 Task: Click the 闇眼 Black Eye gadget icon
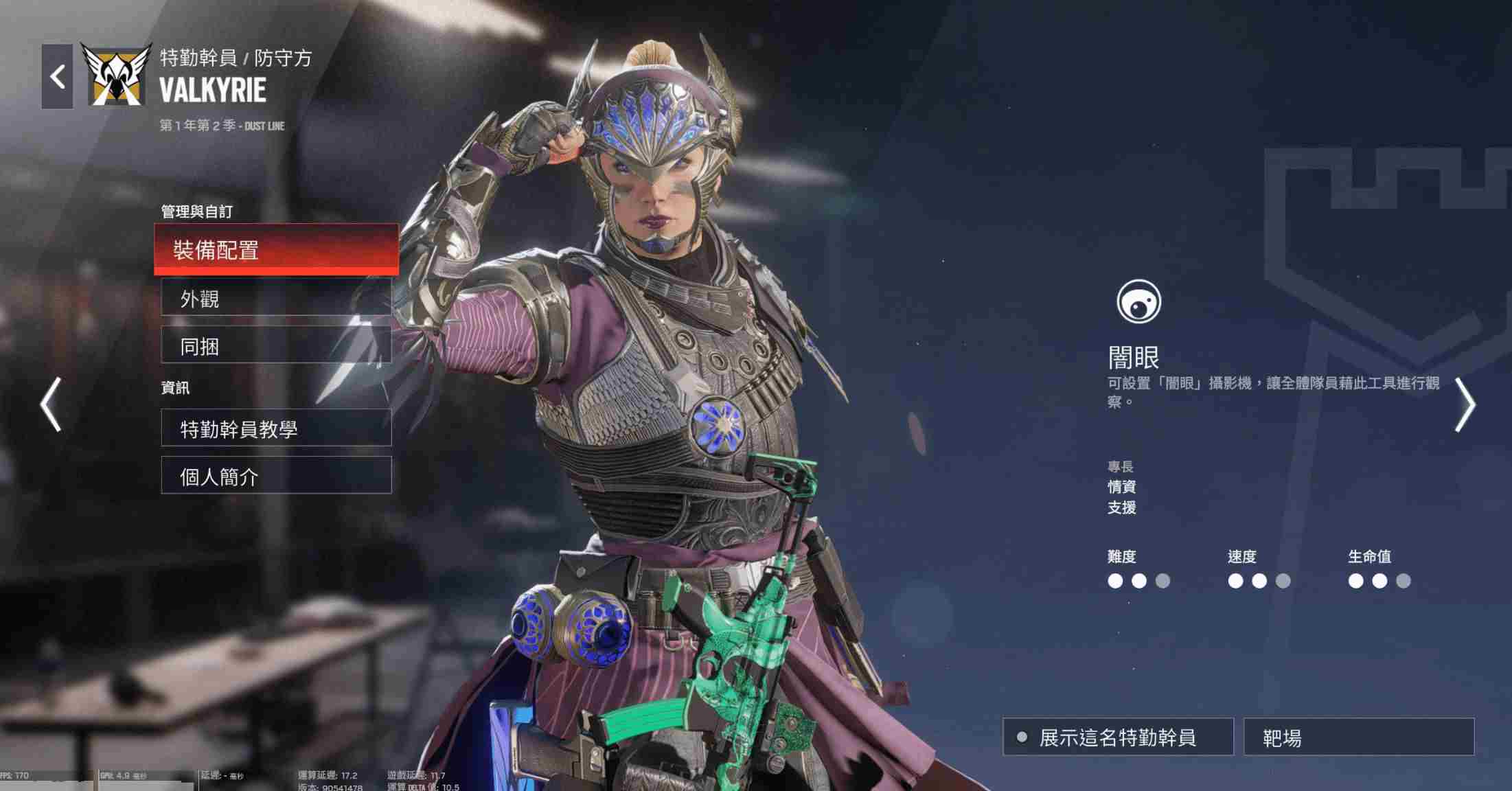point(1138,301)
